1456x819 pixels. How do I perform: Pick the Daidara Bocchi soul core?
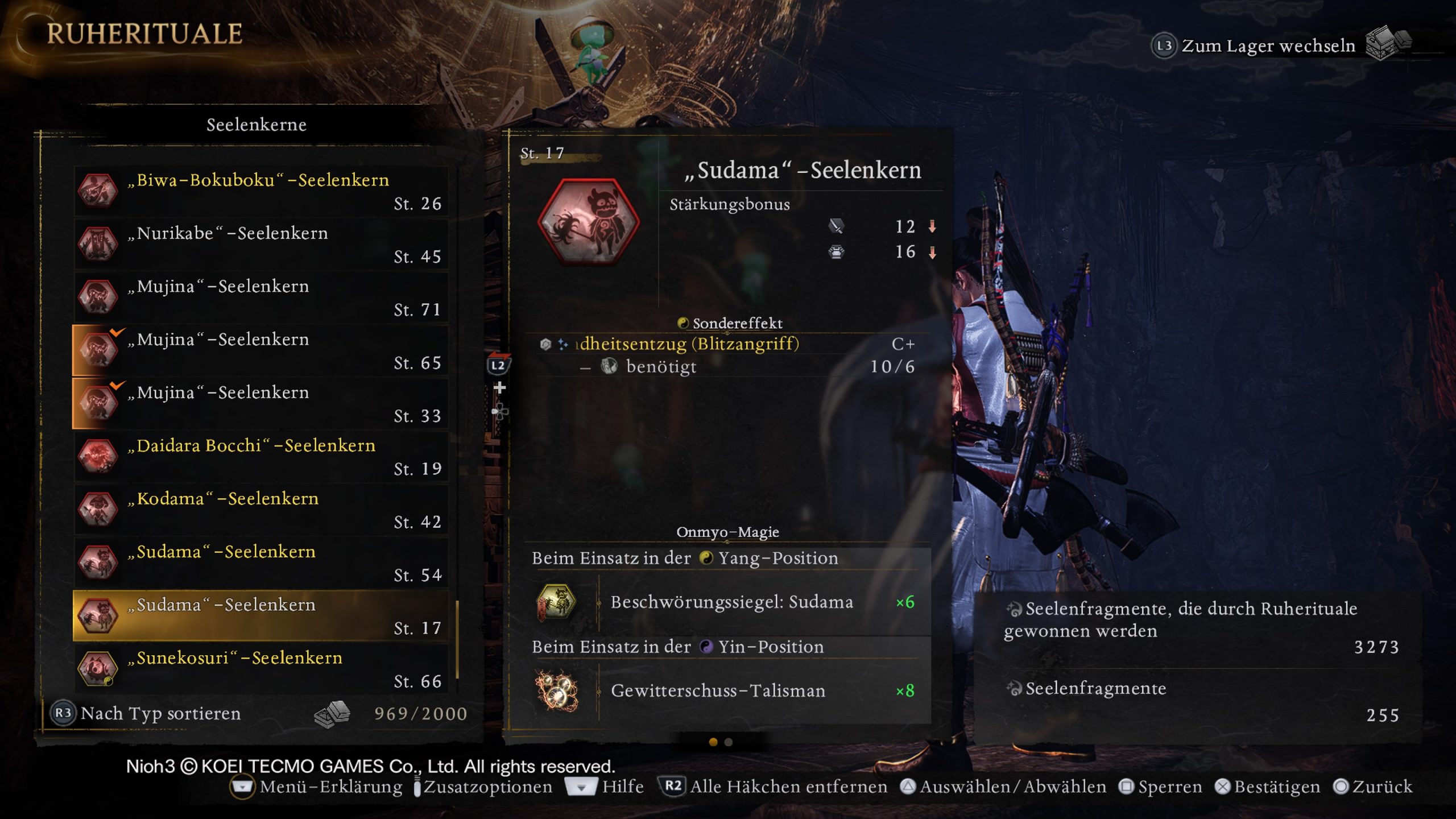(260, 456)
